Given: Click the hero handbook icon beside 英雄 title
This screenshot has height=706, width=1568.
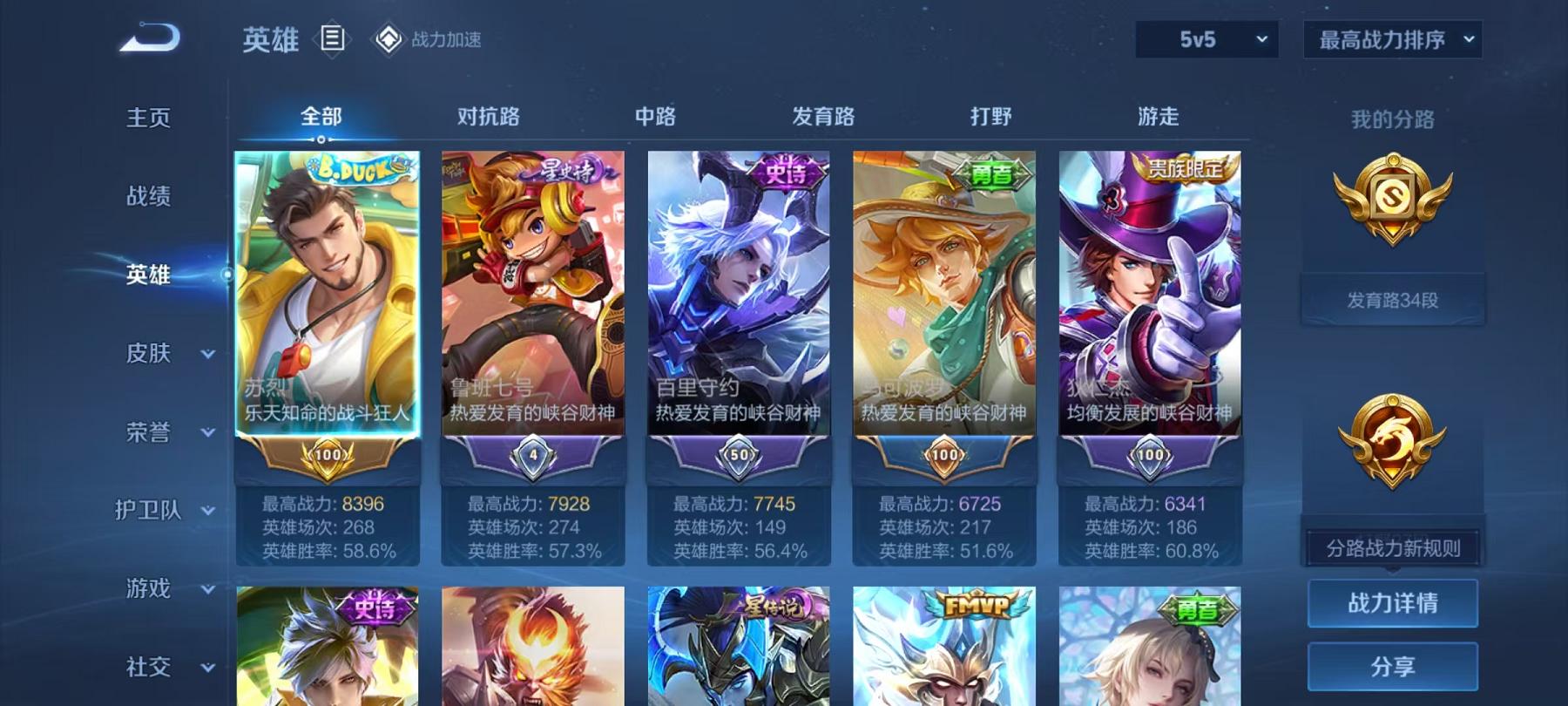Looking at the screenshot, I should tap(334, 37).
